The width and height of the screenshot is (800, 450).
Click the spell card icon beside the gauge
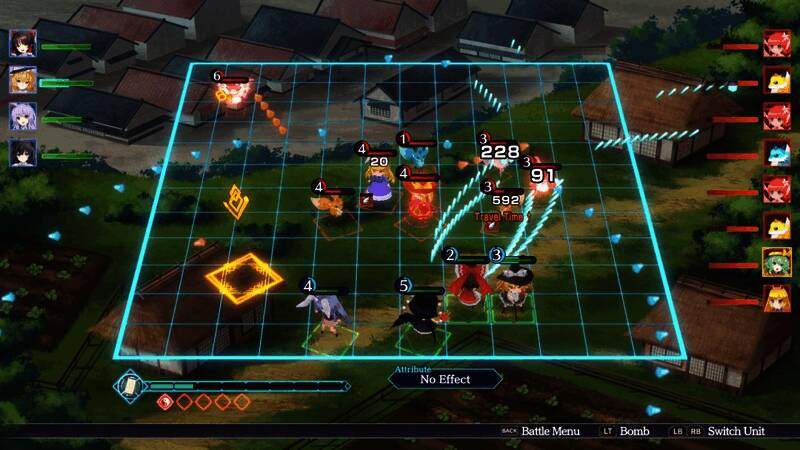pos(129,385)
